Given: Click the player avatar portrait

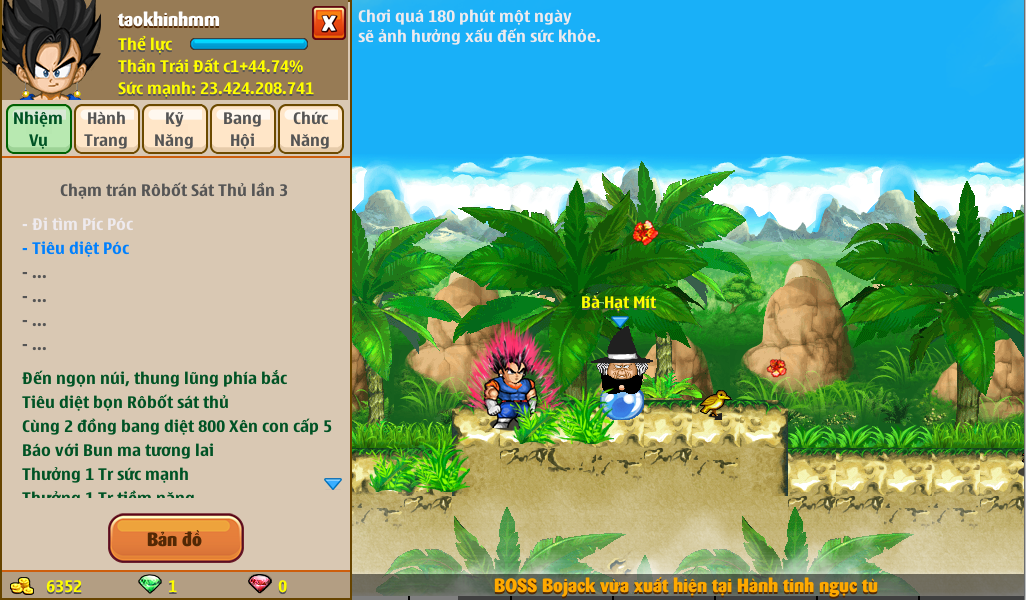Looking at the screenshot, I should (50, 50).
